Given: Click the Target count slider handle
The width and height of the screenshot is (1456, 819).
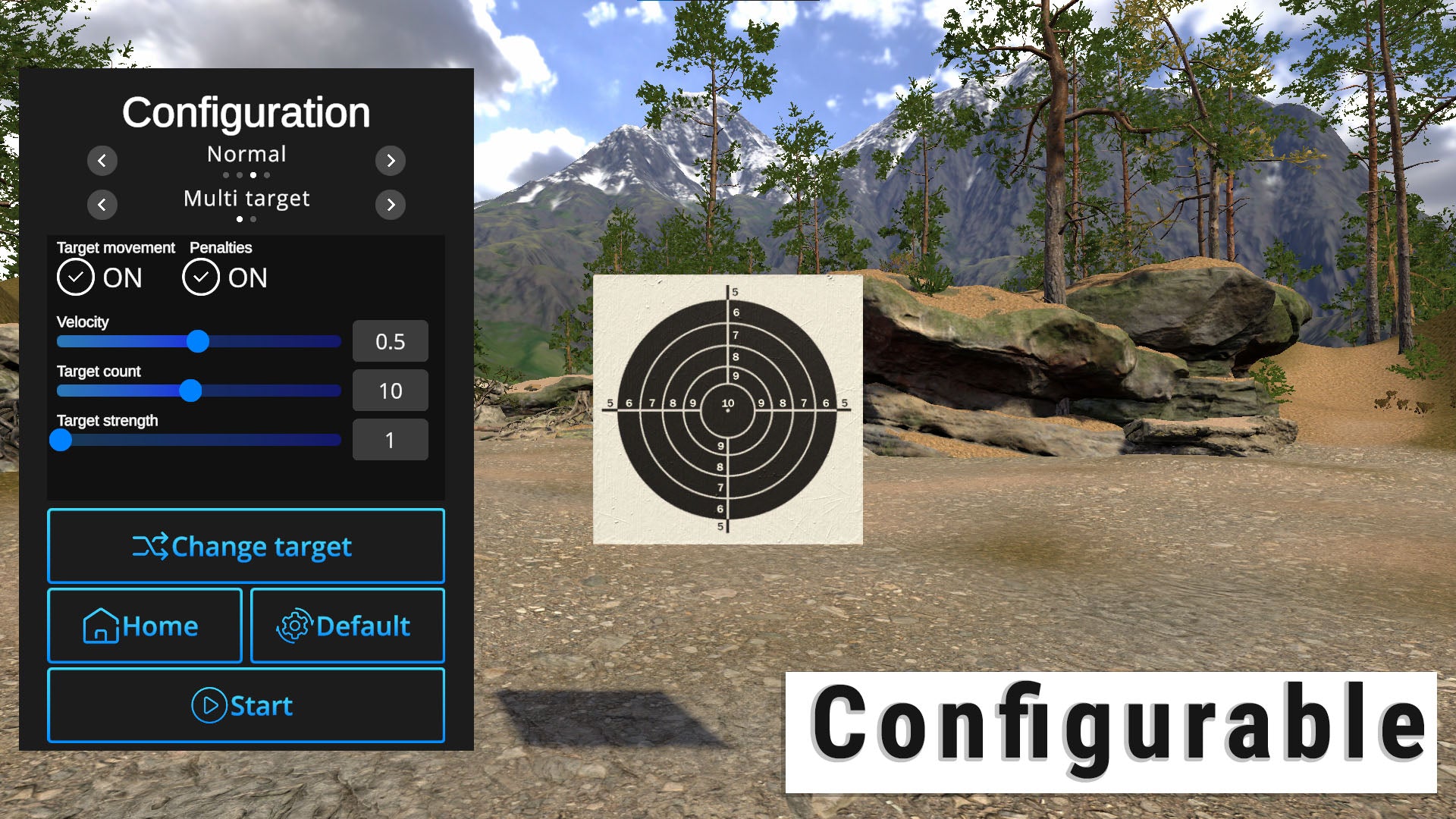Looking at the screenshot, I should [190, 391].
